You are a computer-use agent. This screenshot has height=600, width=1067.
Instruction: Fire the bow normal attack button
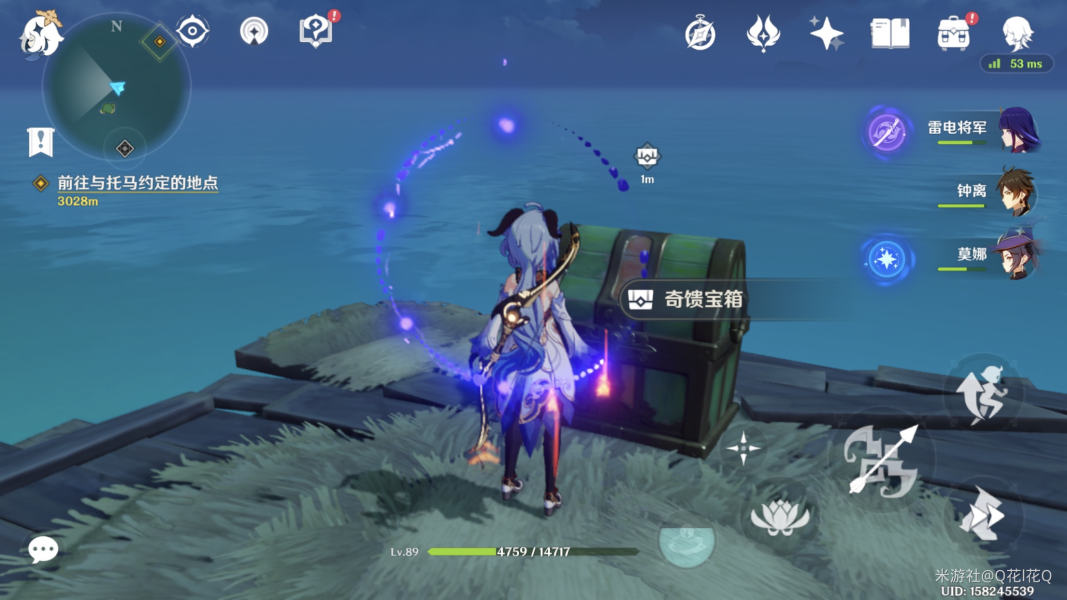tap(880, 459)
